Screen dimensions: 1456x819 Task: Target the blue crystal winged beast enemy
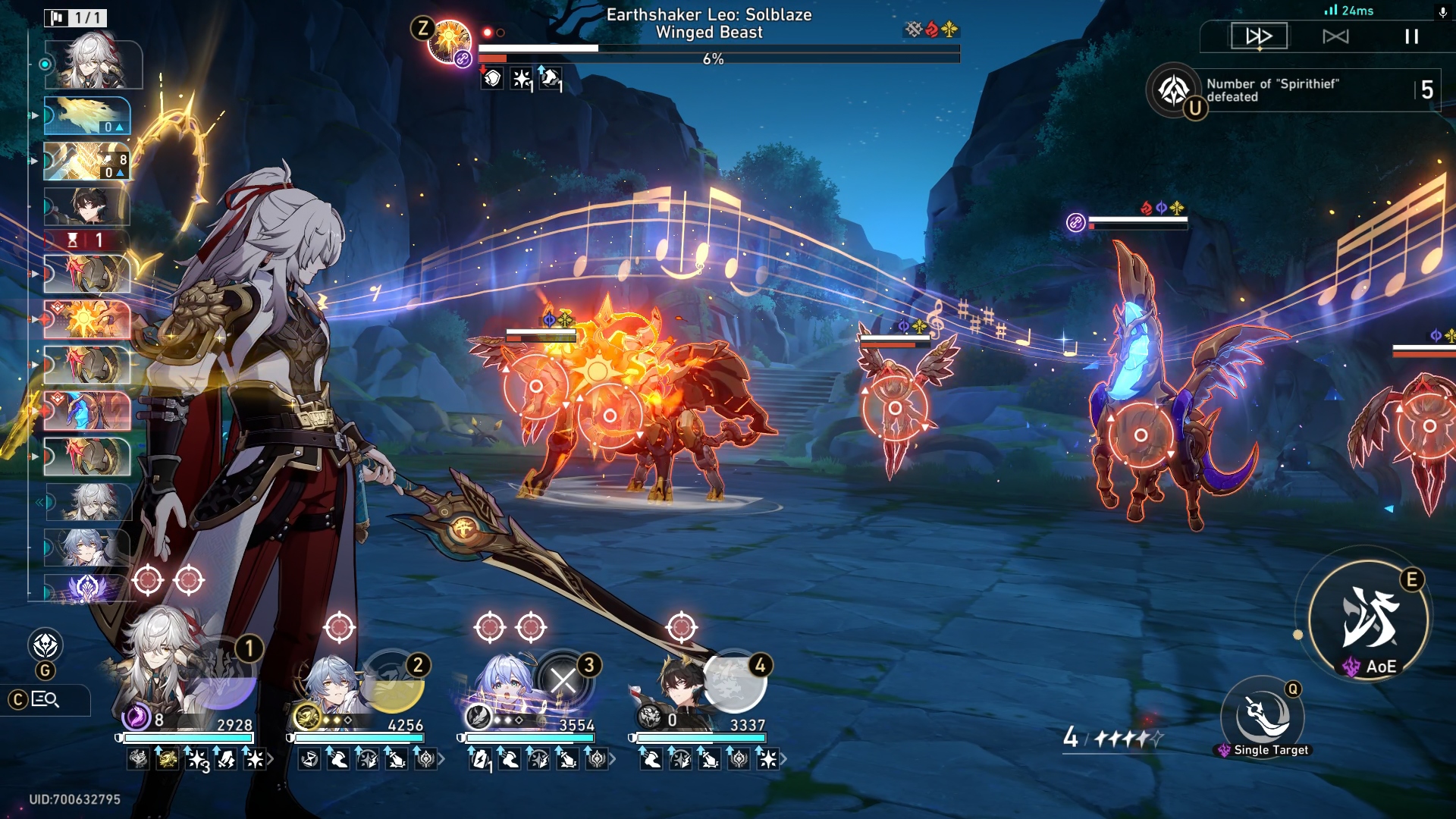(x=1141, y=435)
